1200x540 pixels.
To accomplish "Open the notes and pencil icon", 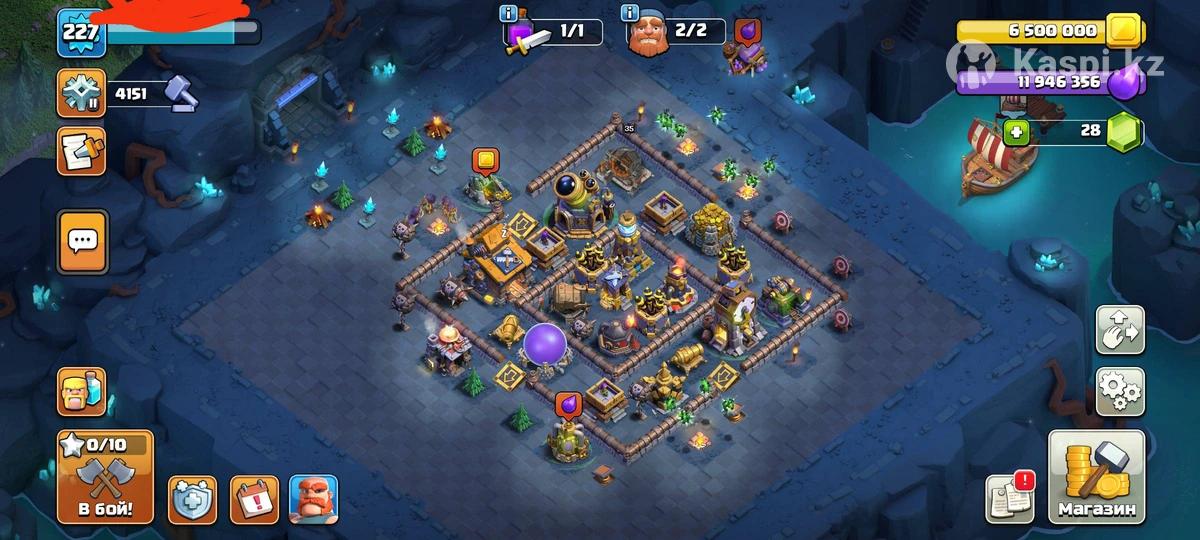I will click(82, 152).
